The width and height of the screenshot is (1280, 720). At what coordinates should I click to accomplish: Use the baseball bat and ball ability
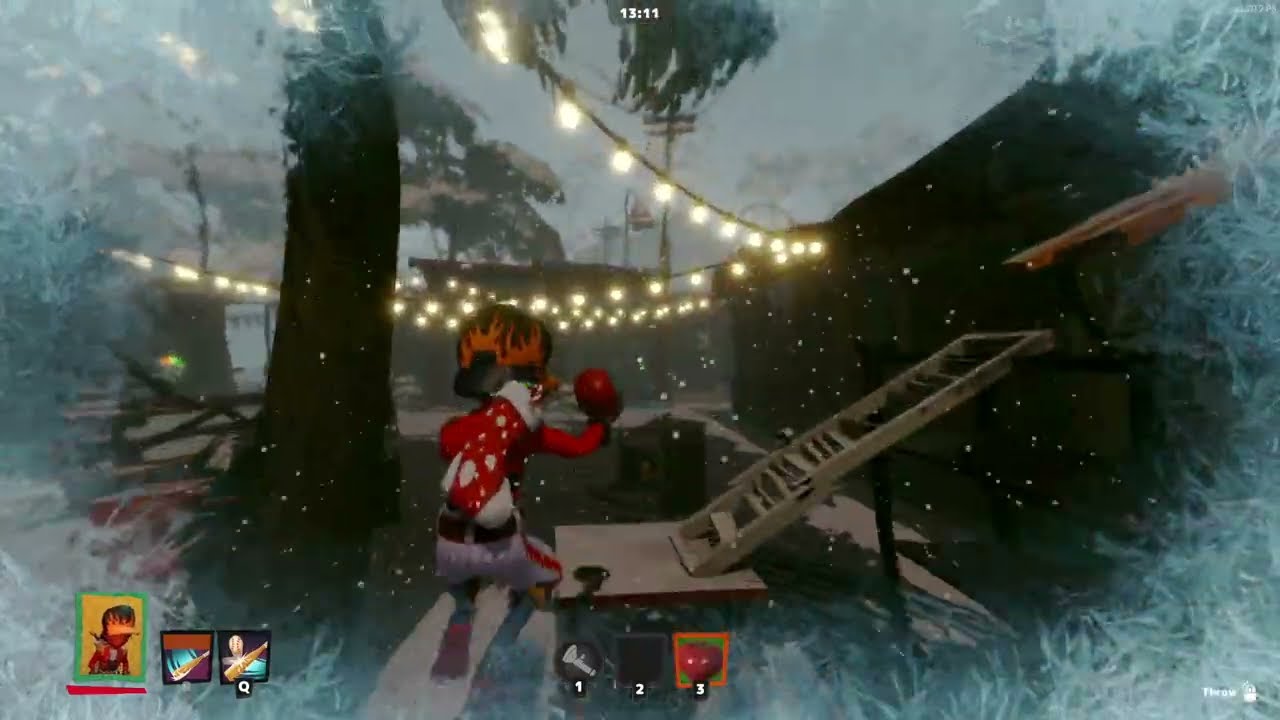click(x=244, y=657)
